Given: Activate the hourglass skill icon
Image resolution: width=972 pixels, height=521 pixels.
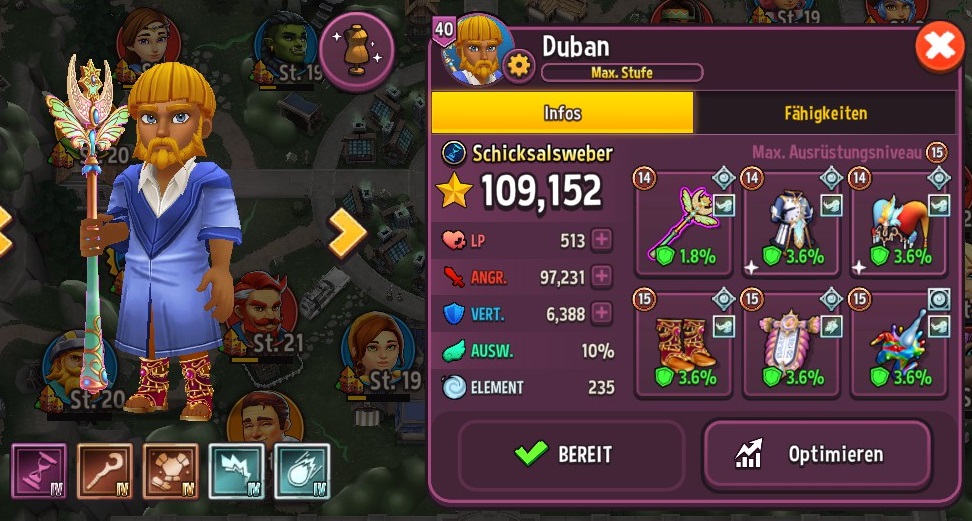Looking at the screenshot, I should (38, 471).
